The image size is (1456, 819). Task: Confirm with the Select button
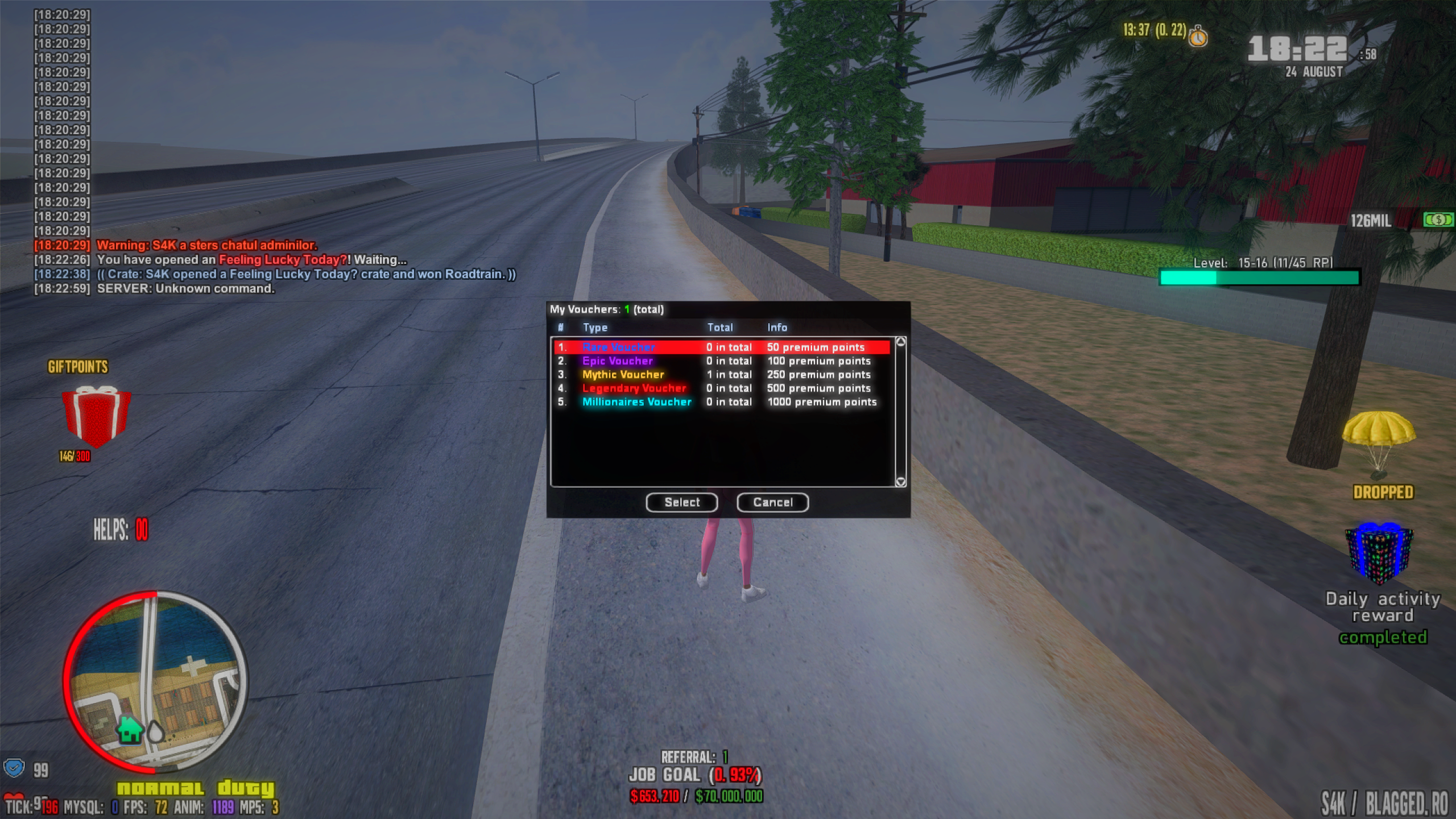[681, 502]
